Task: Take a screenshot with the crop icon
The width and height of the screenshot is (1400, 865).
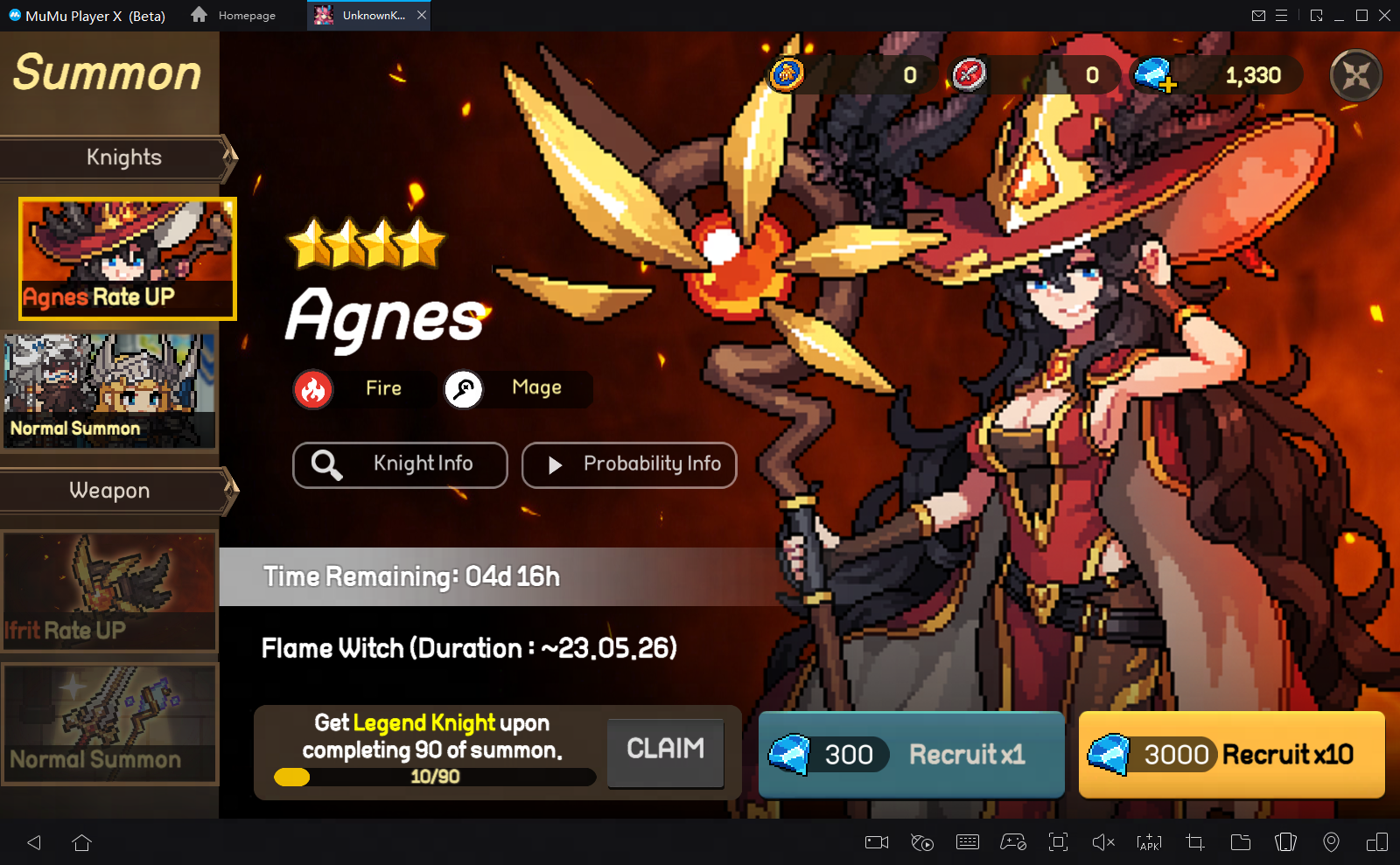Action: 1194,842
